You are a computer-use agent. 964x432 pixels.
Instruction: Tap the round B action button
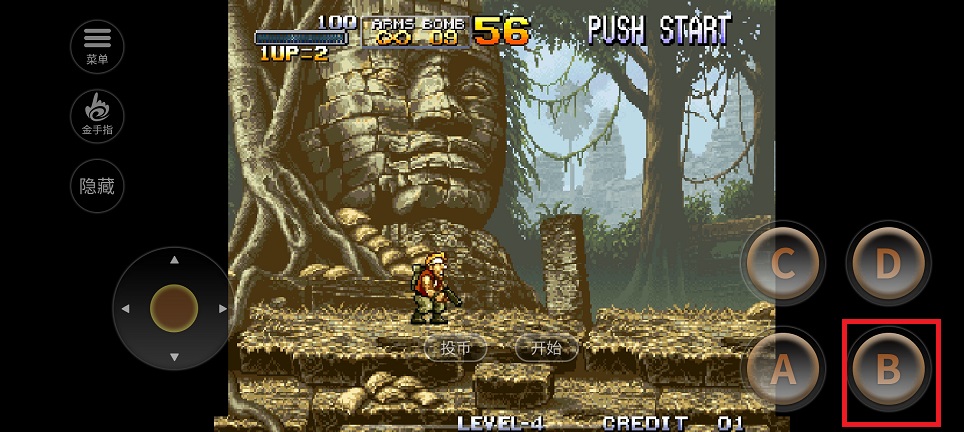pos(888,370)
